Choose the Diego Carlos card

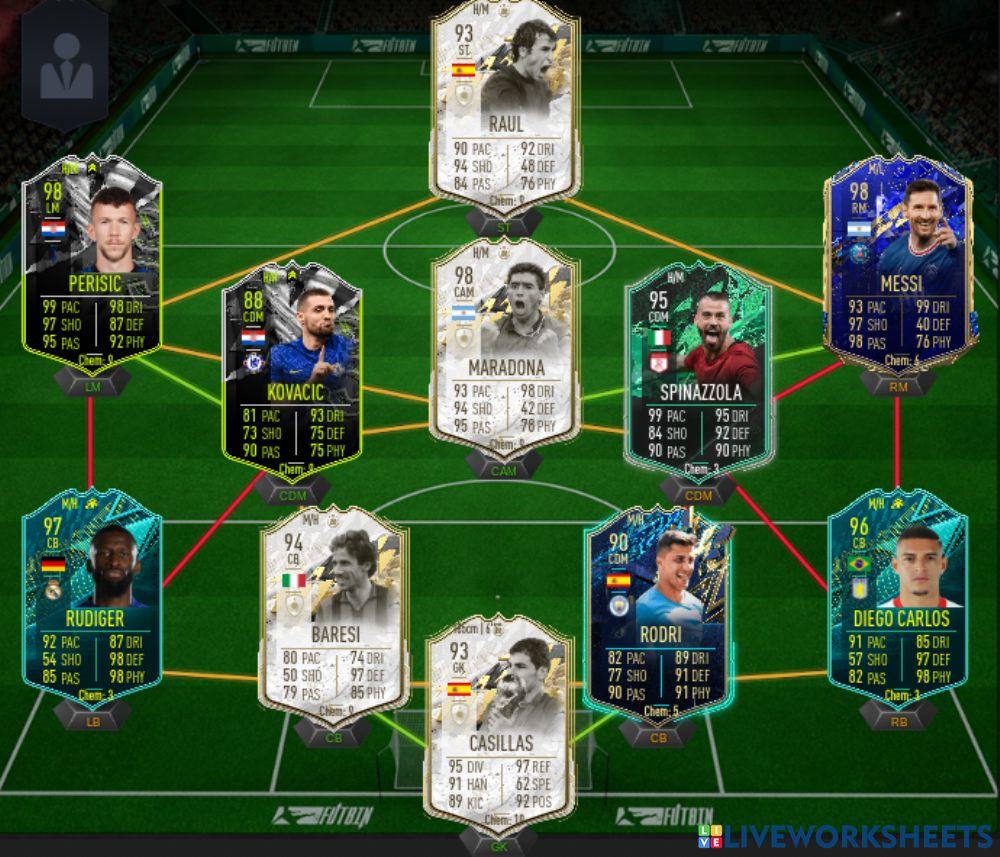[897, 600]
